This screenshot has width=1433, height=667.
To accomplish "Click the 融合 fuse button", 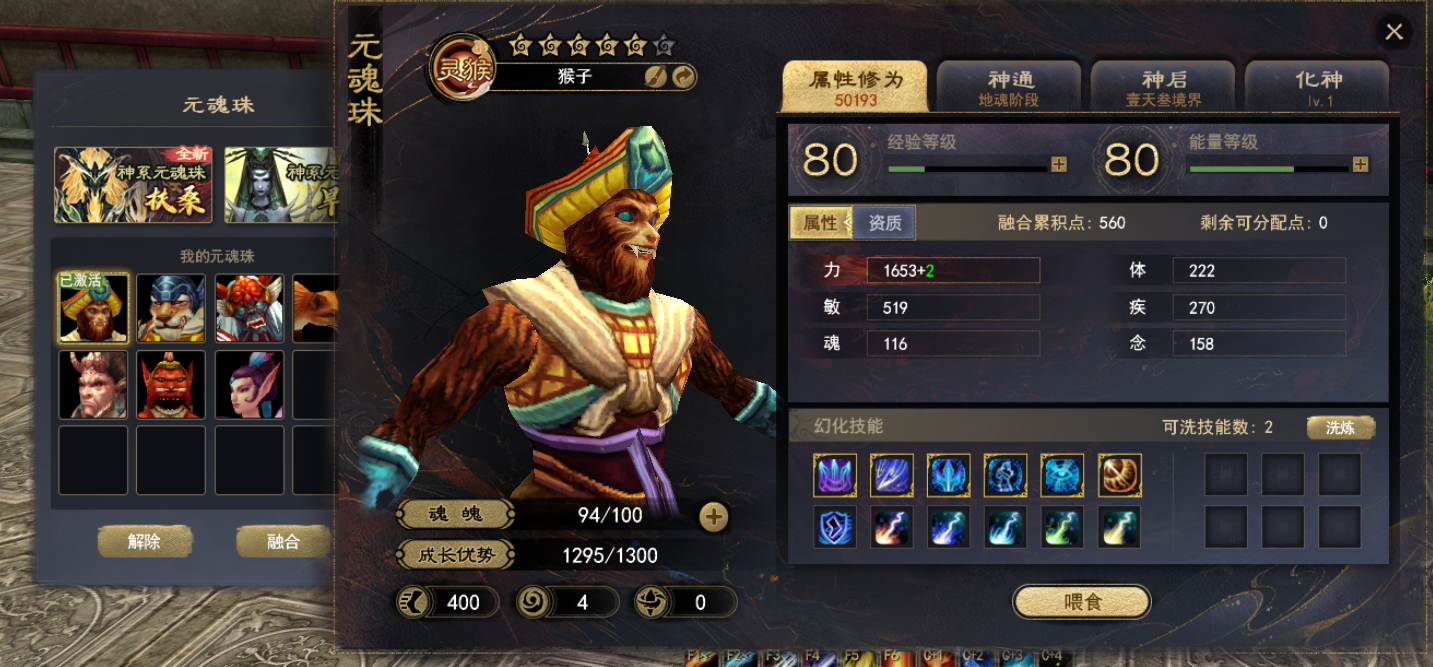I will coord(283,542).
